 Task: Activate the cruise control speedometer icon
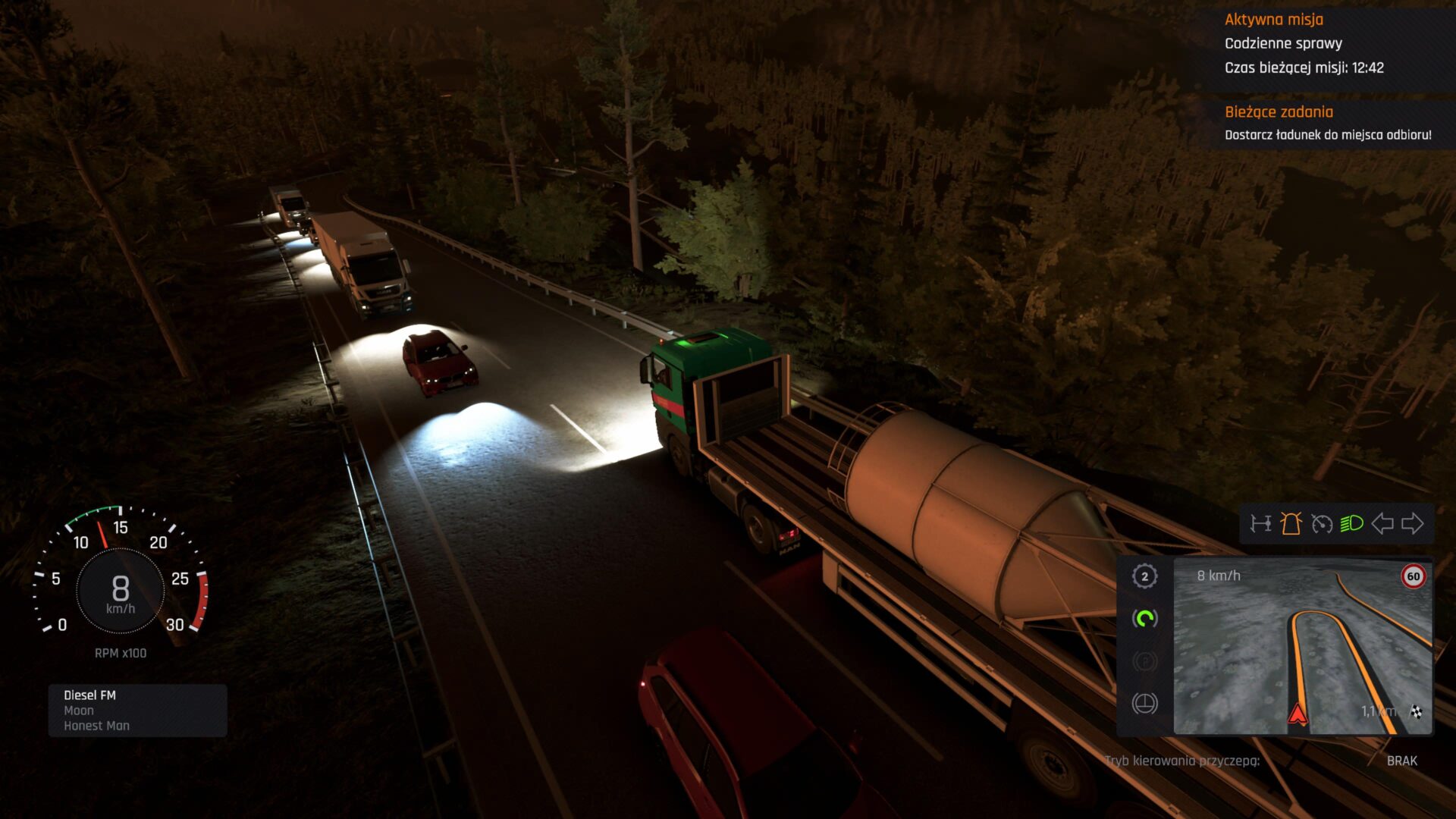tap(1322, 523)
